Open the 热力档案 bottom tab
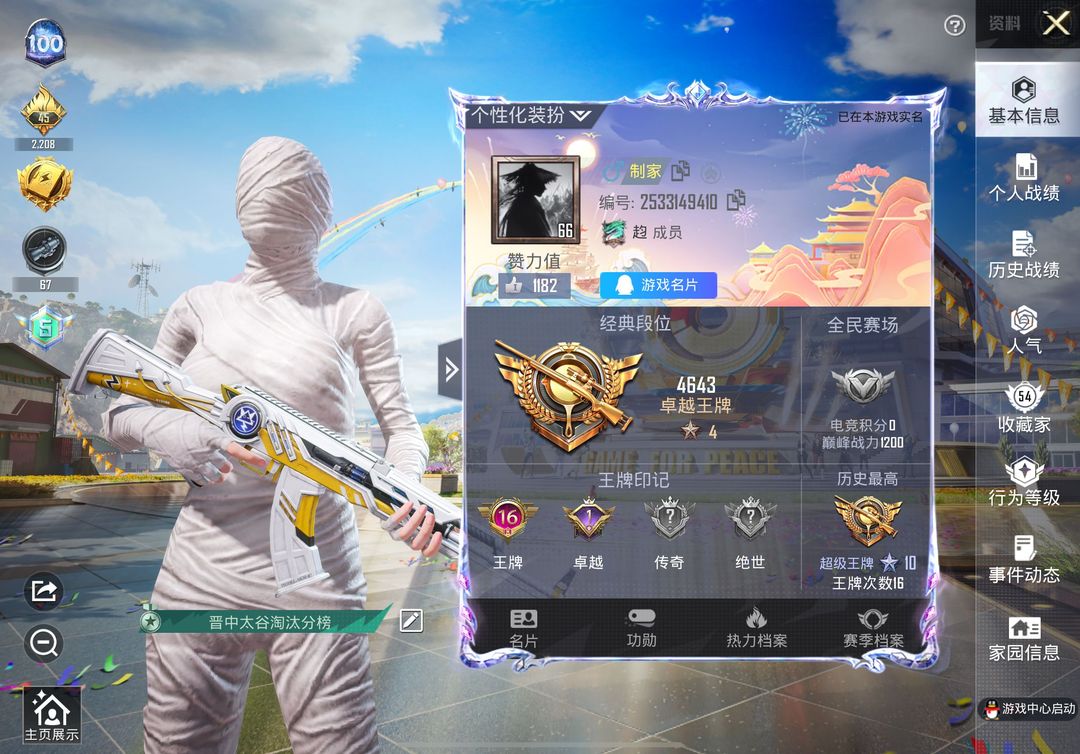Image resolution: width=1080 pixels, height=754 pixels. coord(756,628)
